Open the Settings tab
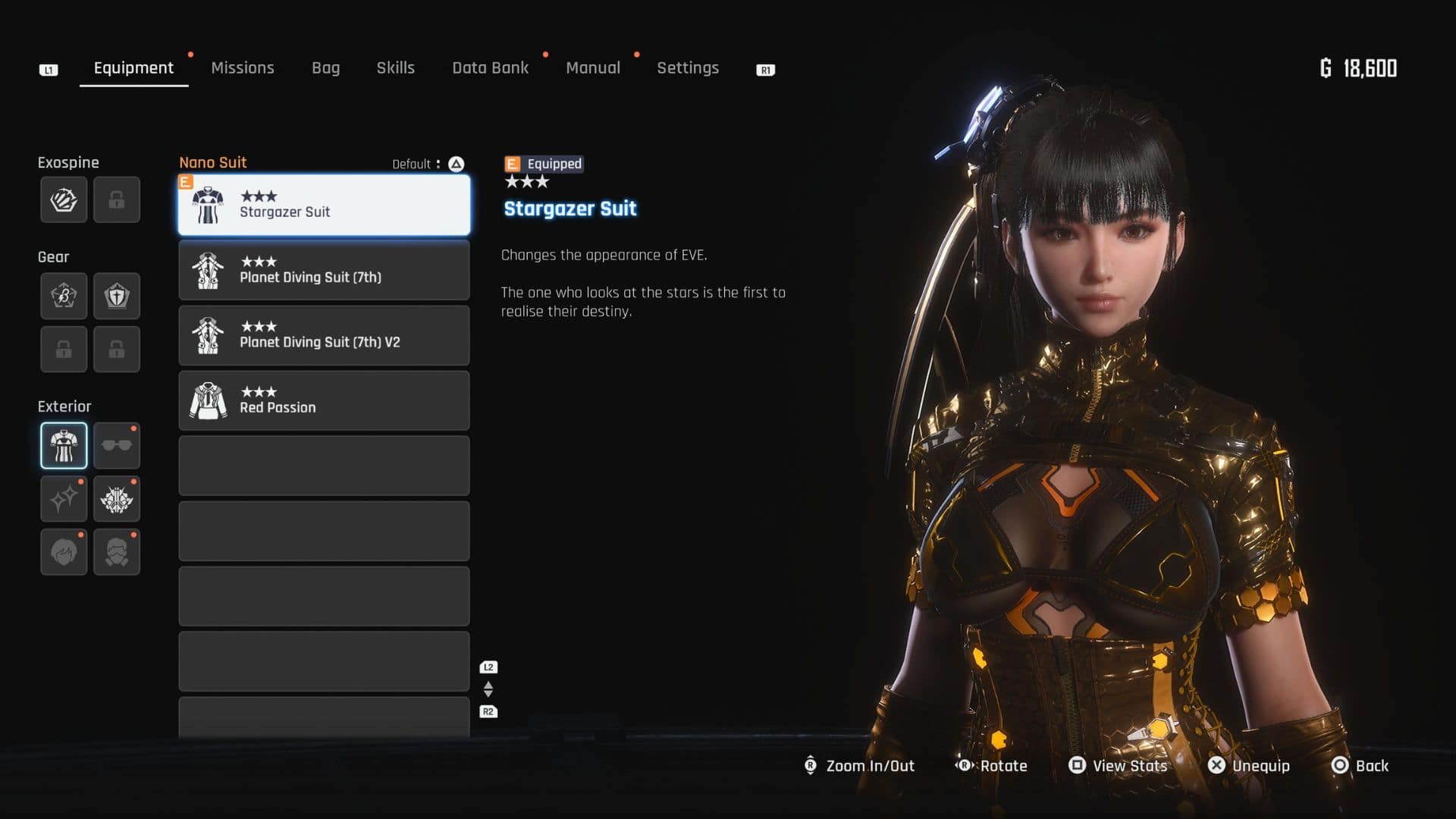Image resolution: width=1456 pixels, height=819 pixels. (687, 68)
